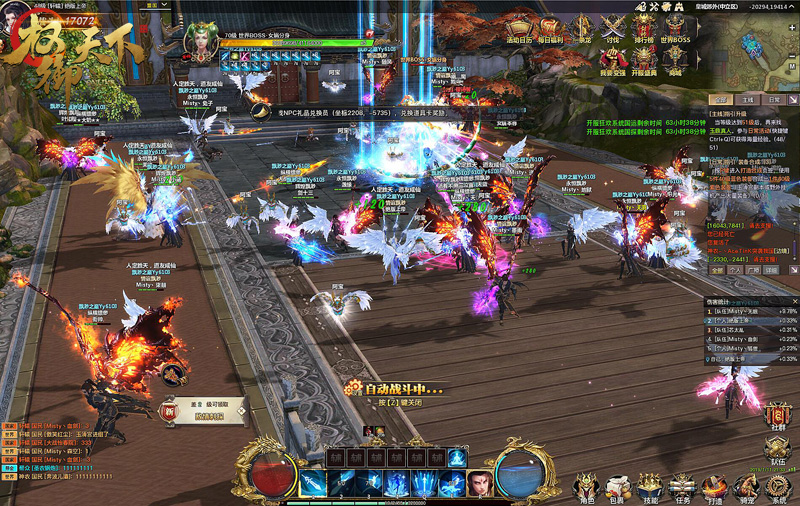The height and width of the screenshot is (506, 800).
Task: Open the 讨伐 crossed swords menu
Action: 613,29
